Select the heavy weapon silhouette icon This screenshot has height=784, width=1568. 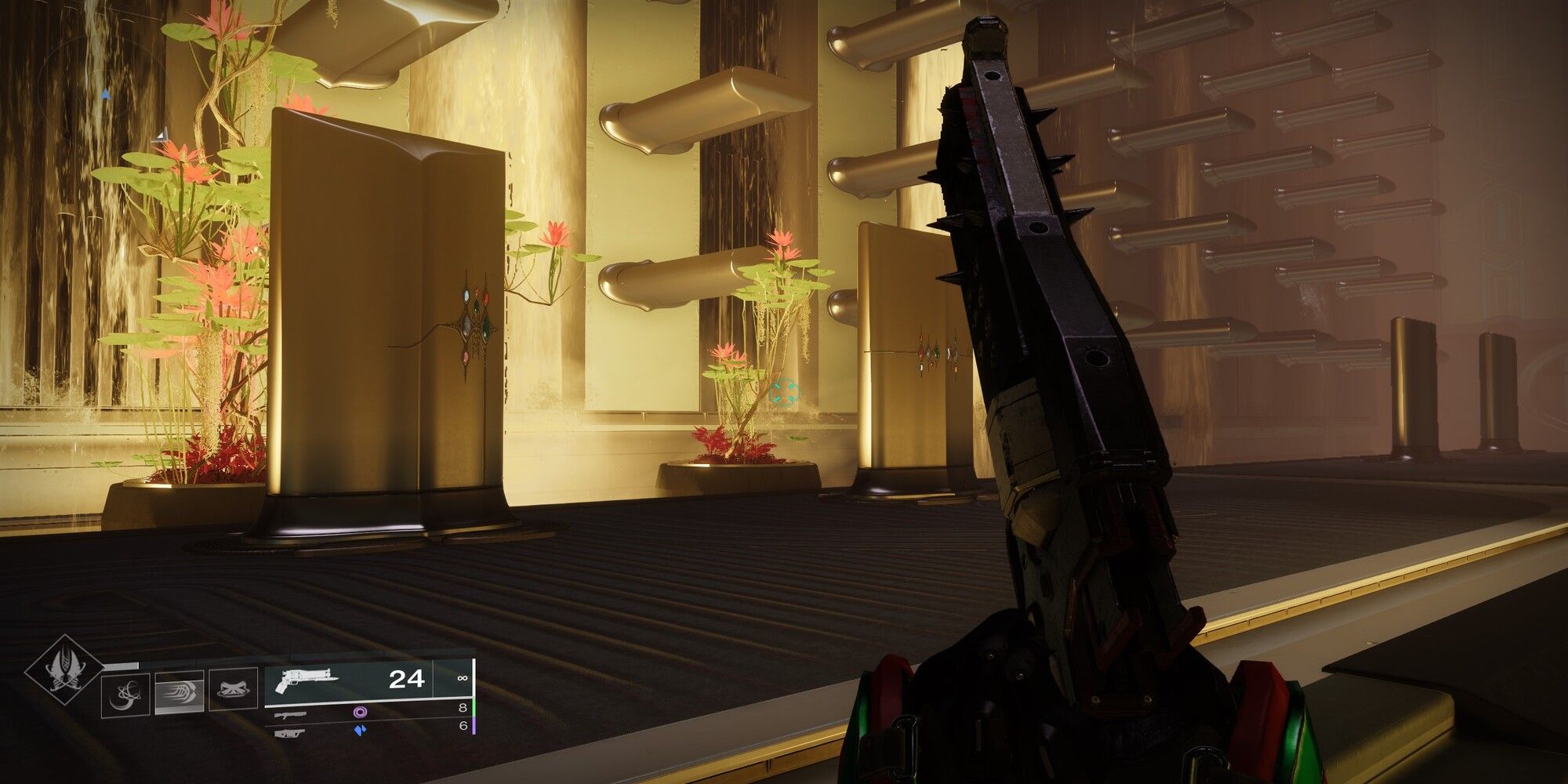pos(291,731)
